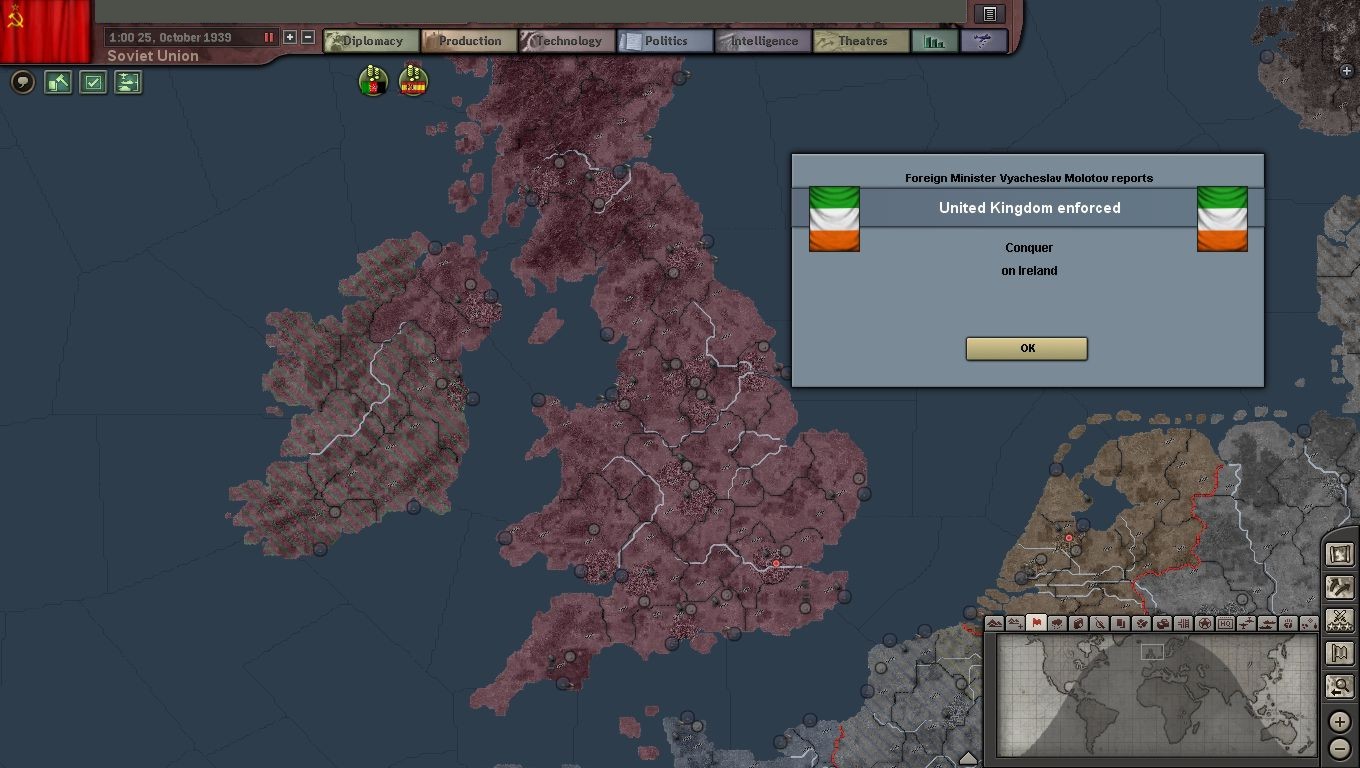Show the Politics screen
Screen dimensions: 1360x768
(x=665, y=41)
